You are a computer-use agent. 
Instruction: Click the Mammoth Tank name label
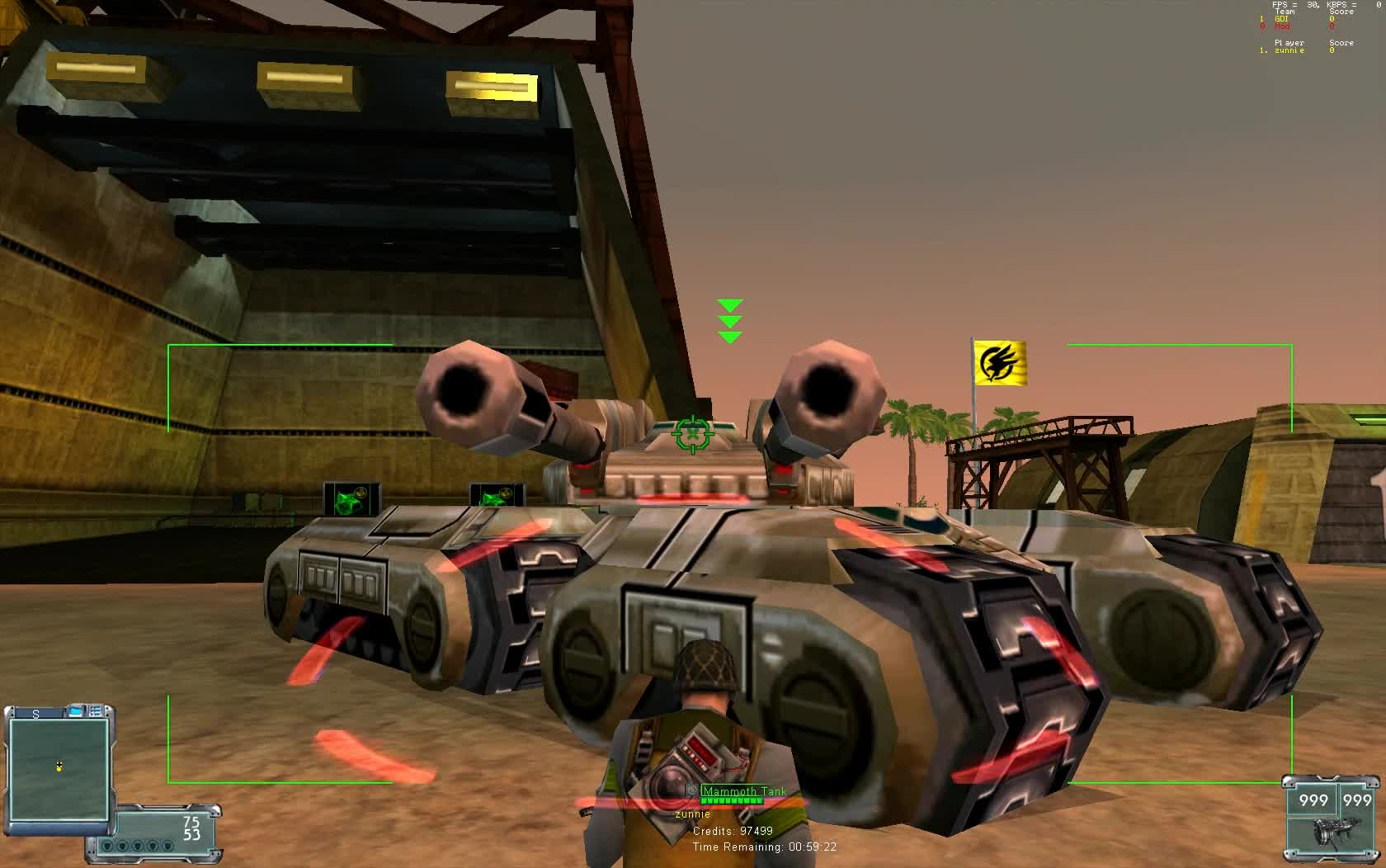(x=742, y=790)
